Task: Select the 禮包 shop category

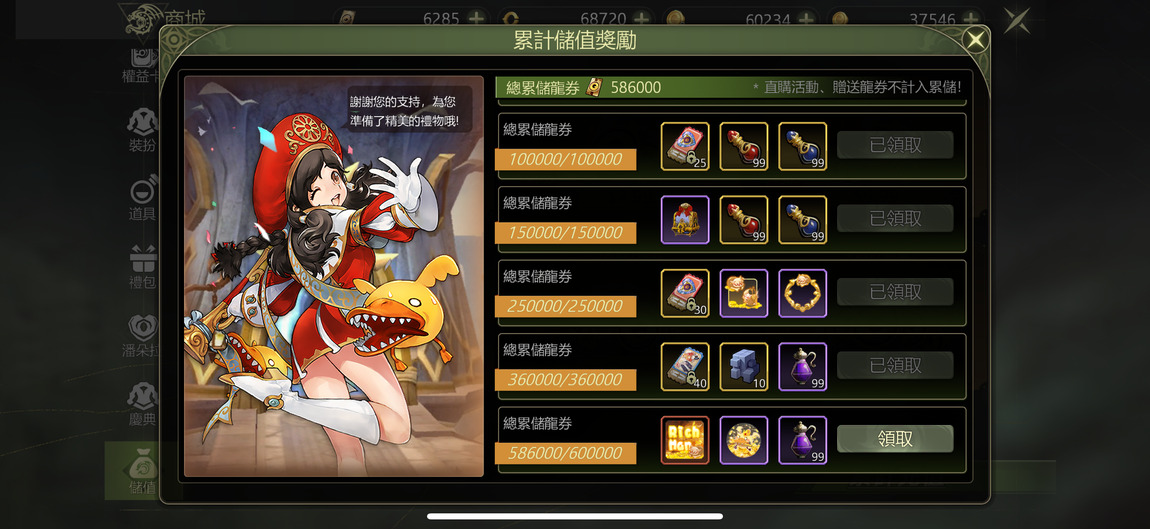Action: [142, 267]
